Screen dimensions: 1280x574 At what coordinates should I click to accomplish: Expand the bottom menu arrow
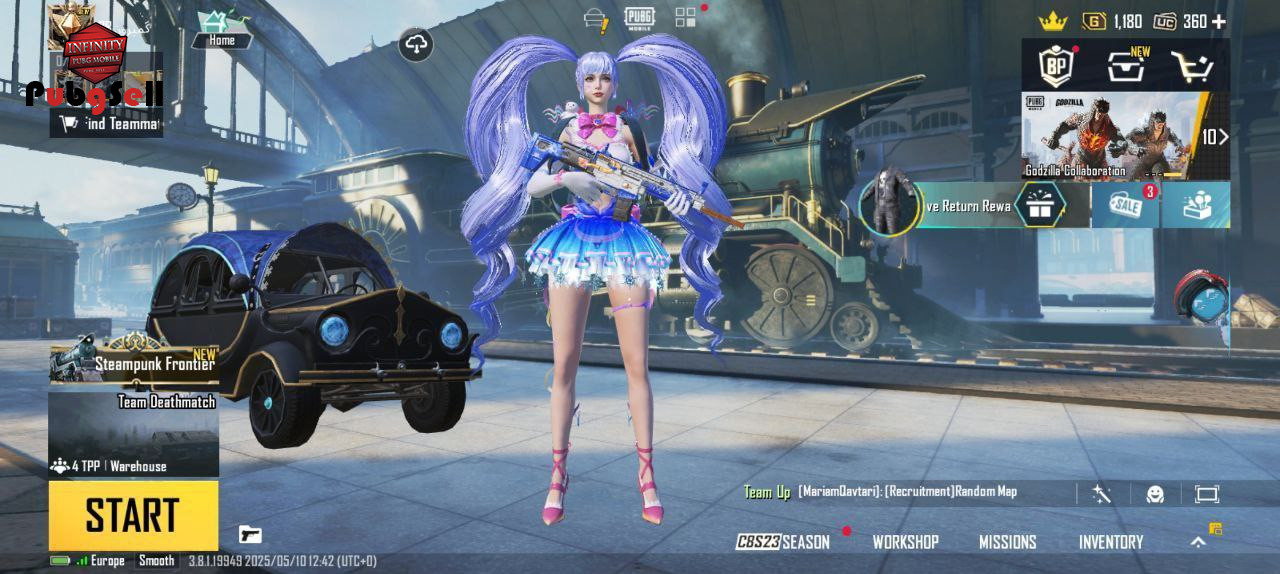click(1197, 542)
